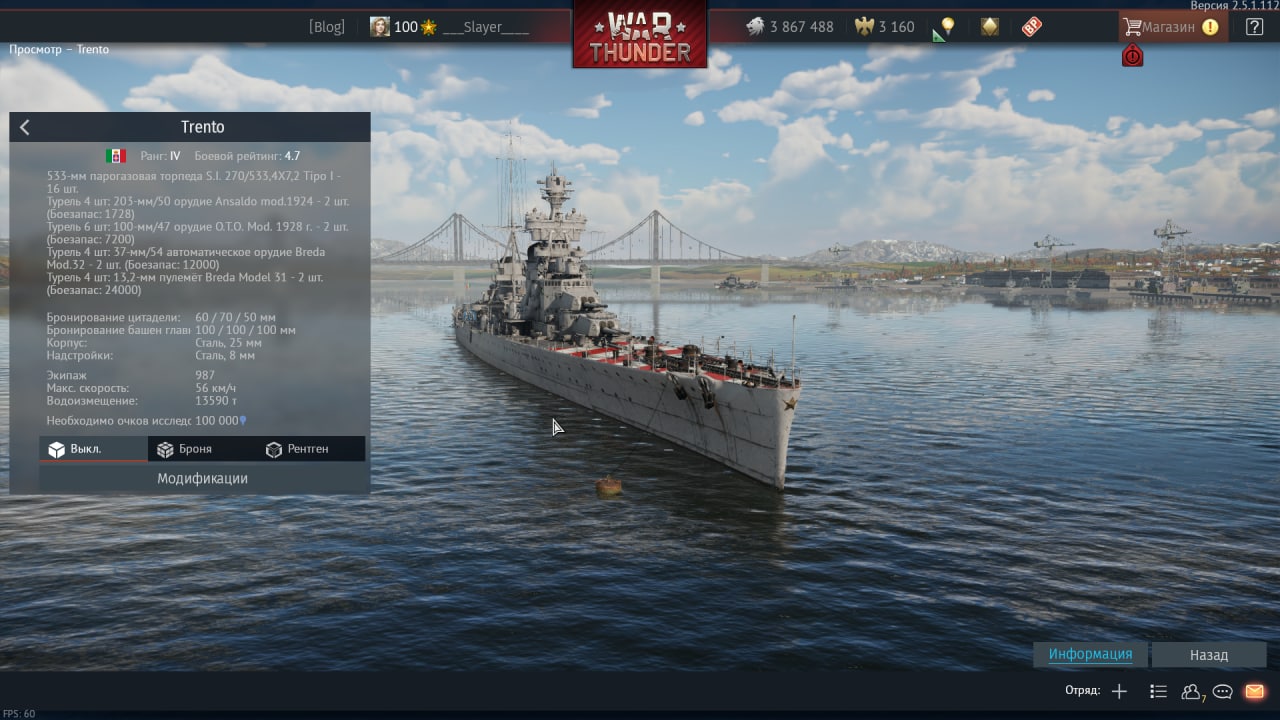Screen dimensions: 1280x720
Task: Add a squad member with plus
Action: 1119,691
